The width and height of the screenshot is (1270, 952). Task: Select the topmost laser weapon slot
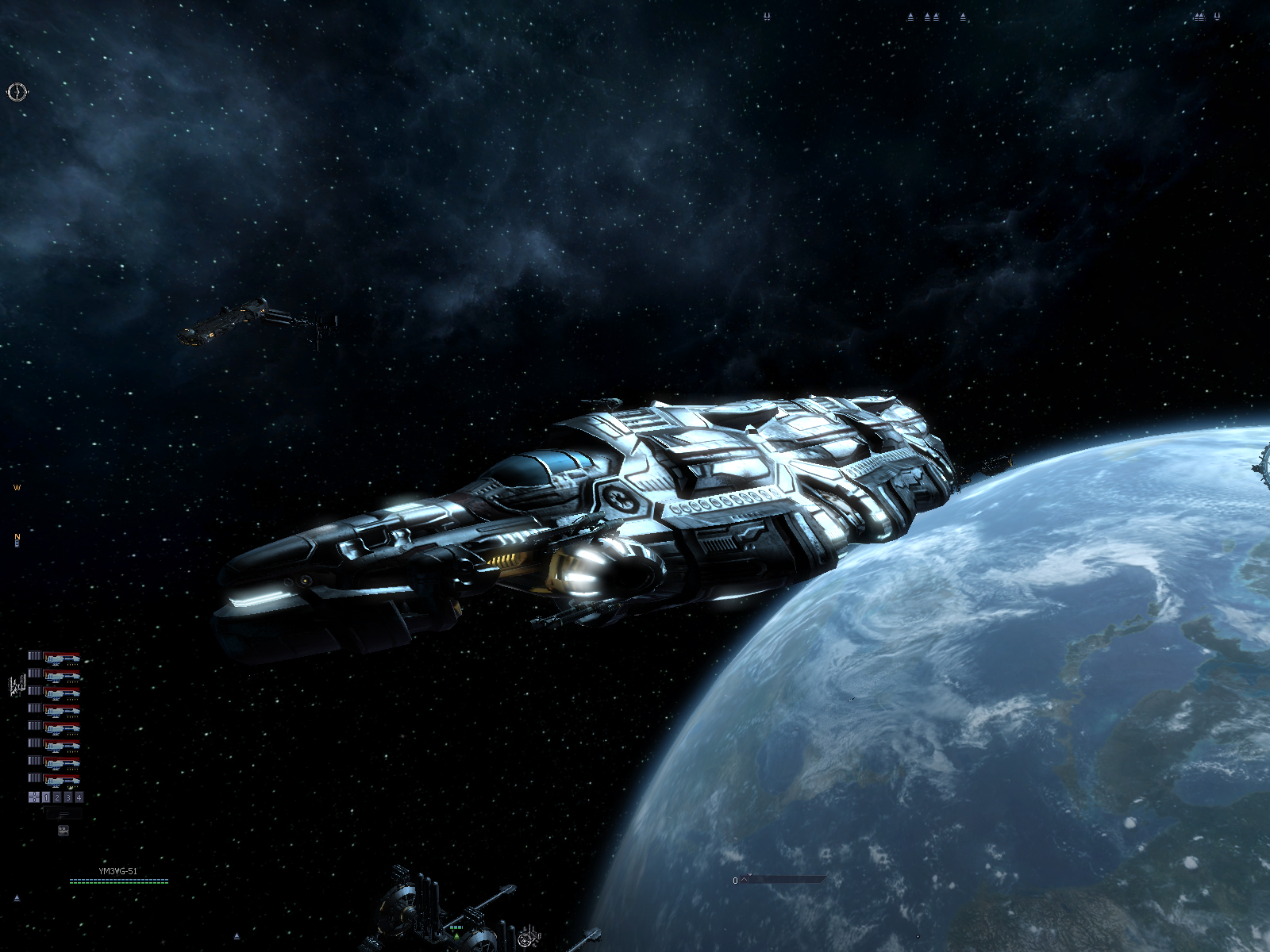[x=62, y=658]
